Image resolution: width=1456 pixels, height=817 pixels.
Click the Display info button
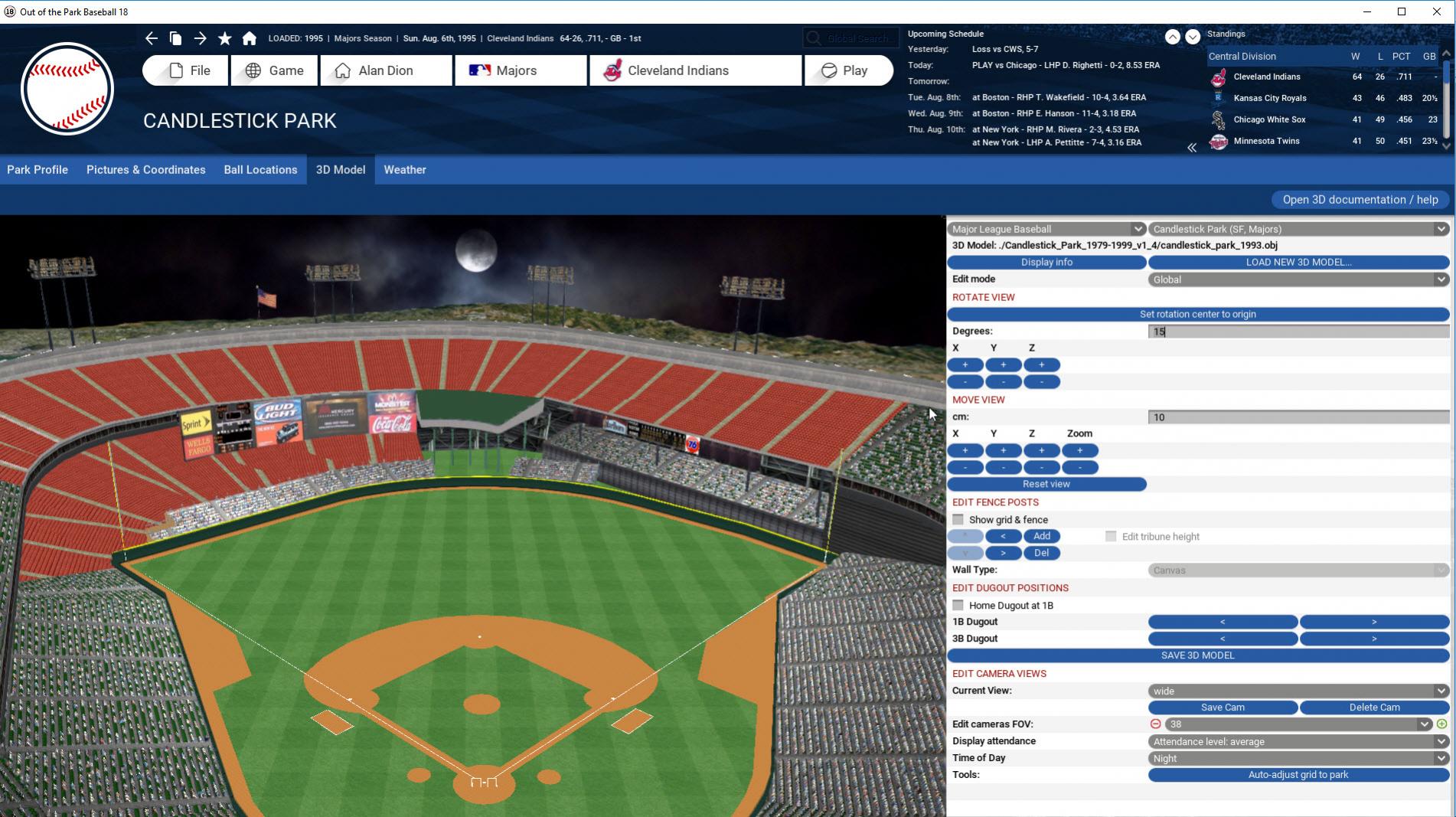click(1046, 262)
